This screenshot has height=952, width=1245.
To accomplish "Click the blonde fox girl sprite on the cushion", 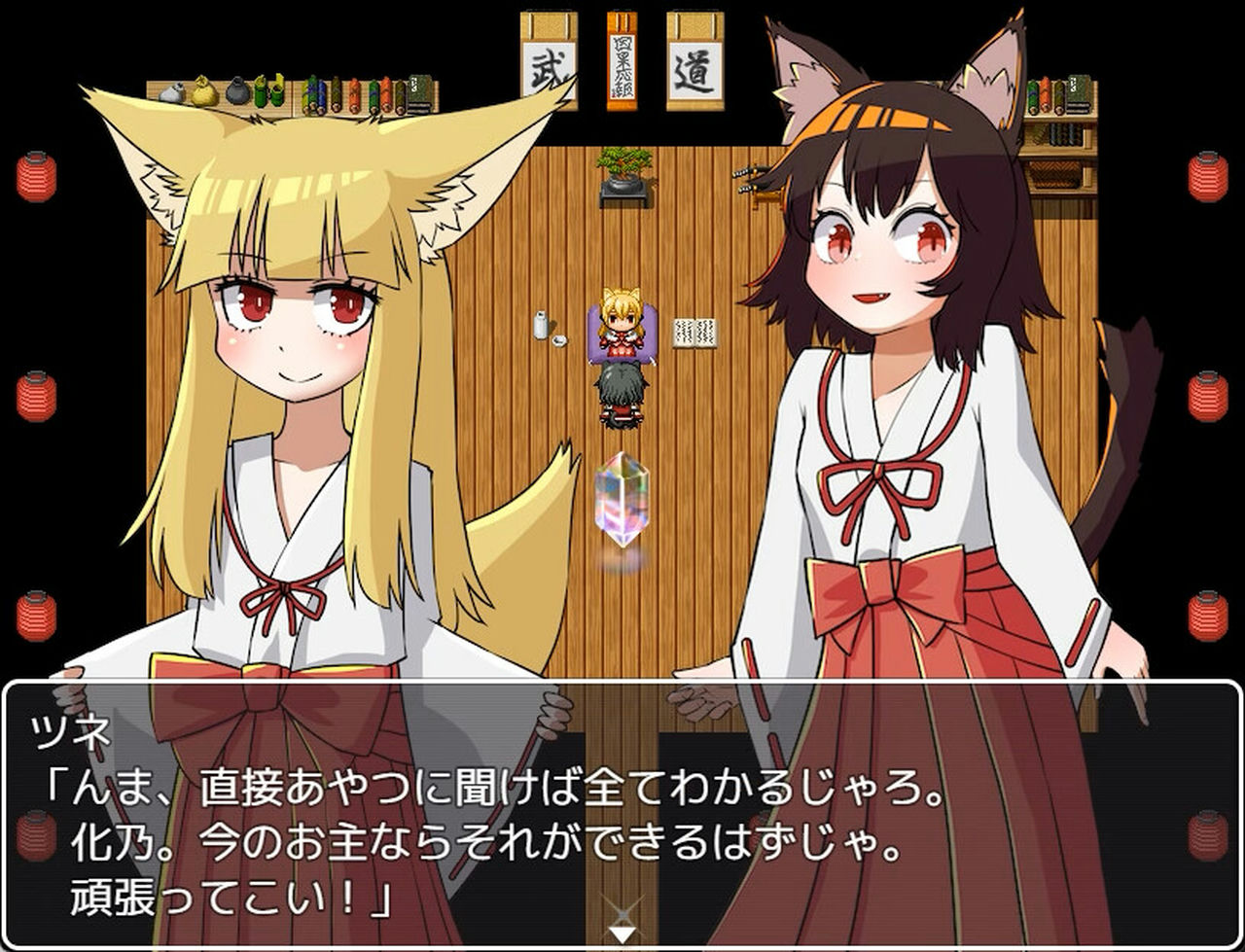I will pyautogui.click(x=621, y=326).
